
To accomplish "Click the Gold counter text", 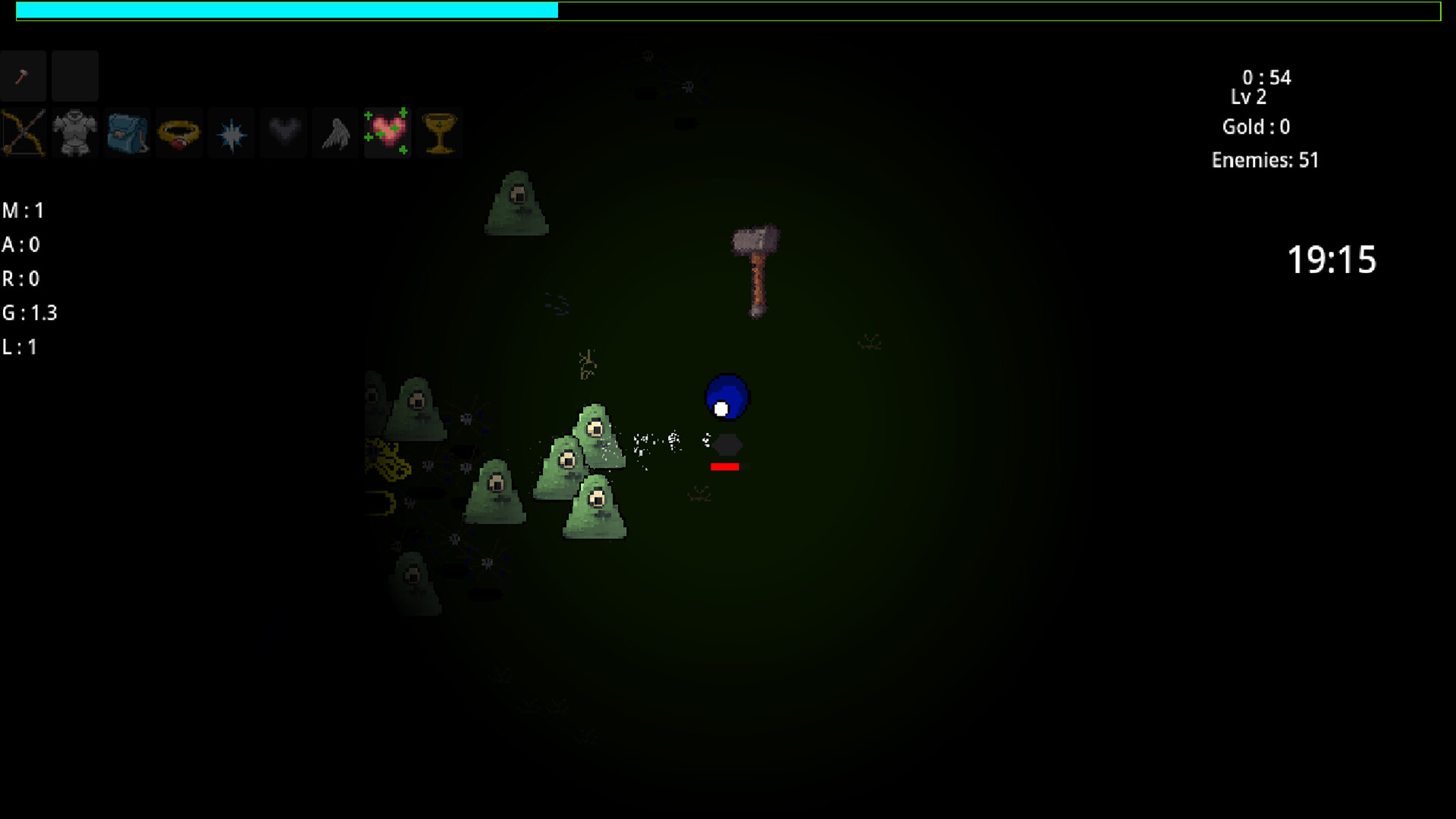I will 1256,127.
